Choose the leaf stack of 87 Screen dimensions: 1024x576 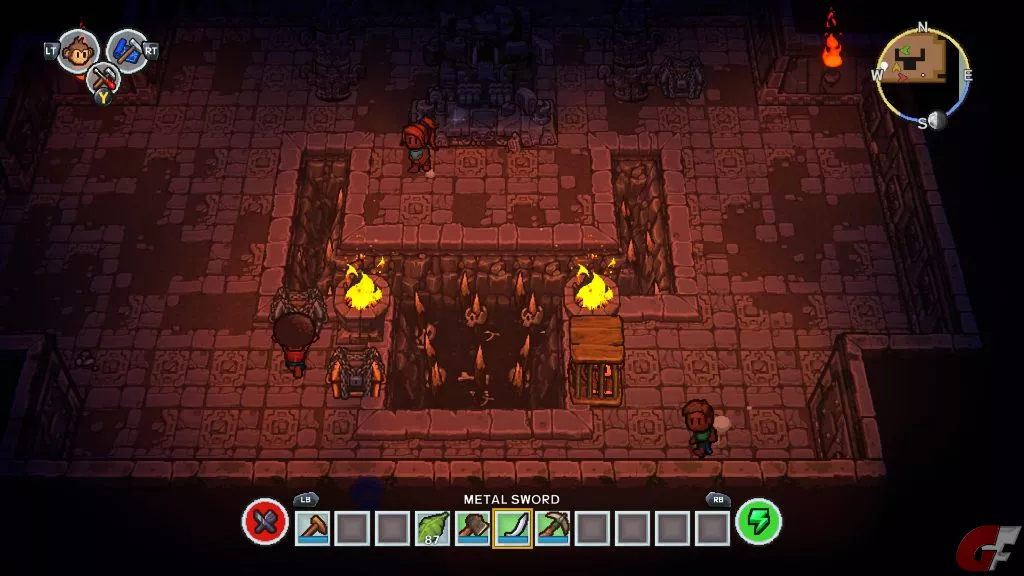point(432,527)
